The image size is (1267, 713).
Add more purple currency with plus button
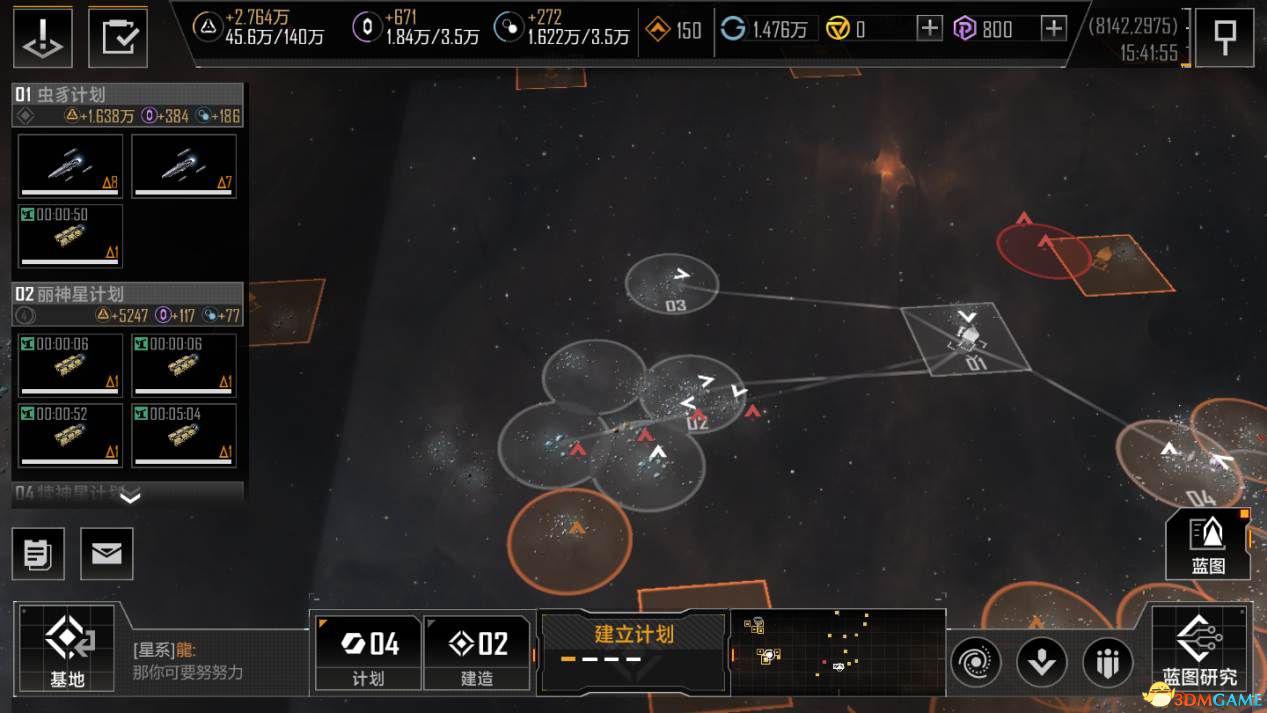(1053, 28)
